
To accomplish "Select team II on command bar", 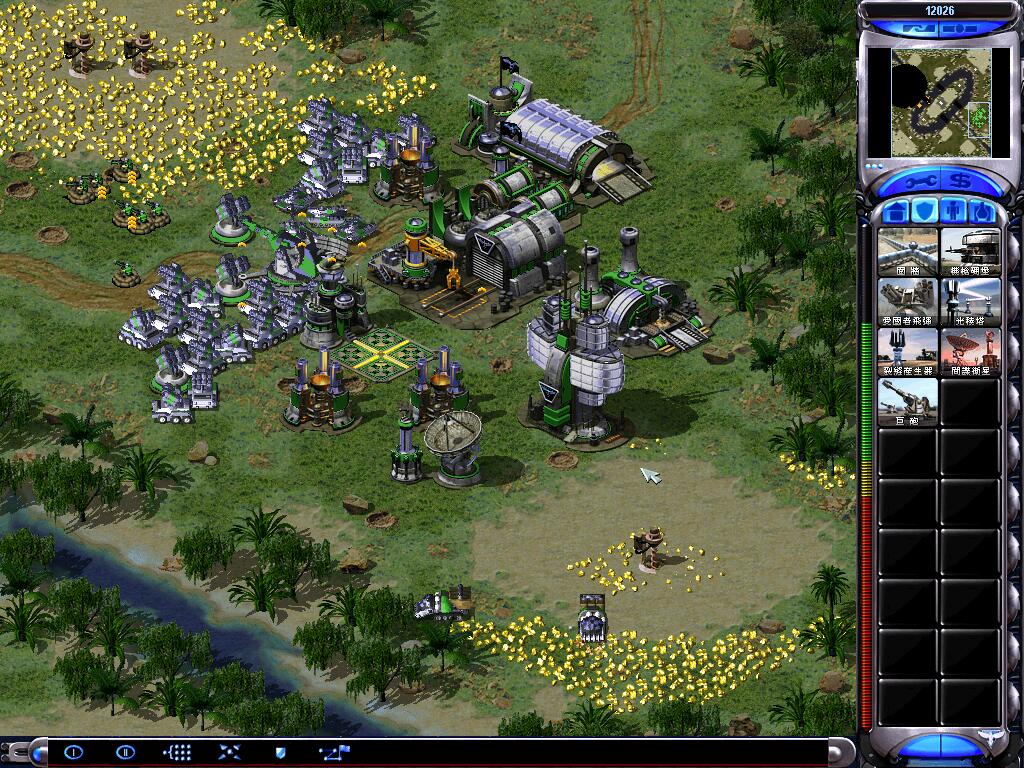I will point(125,751).
